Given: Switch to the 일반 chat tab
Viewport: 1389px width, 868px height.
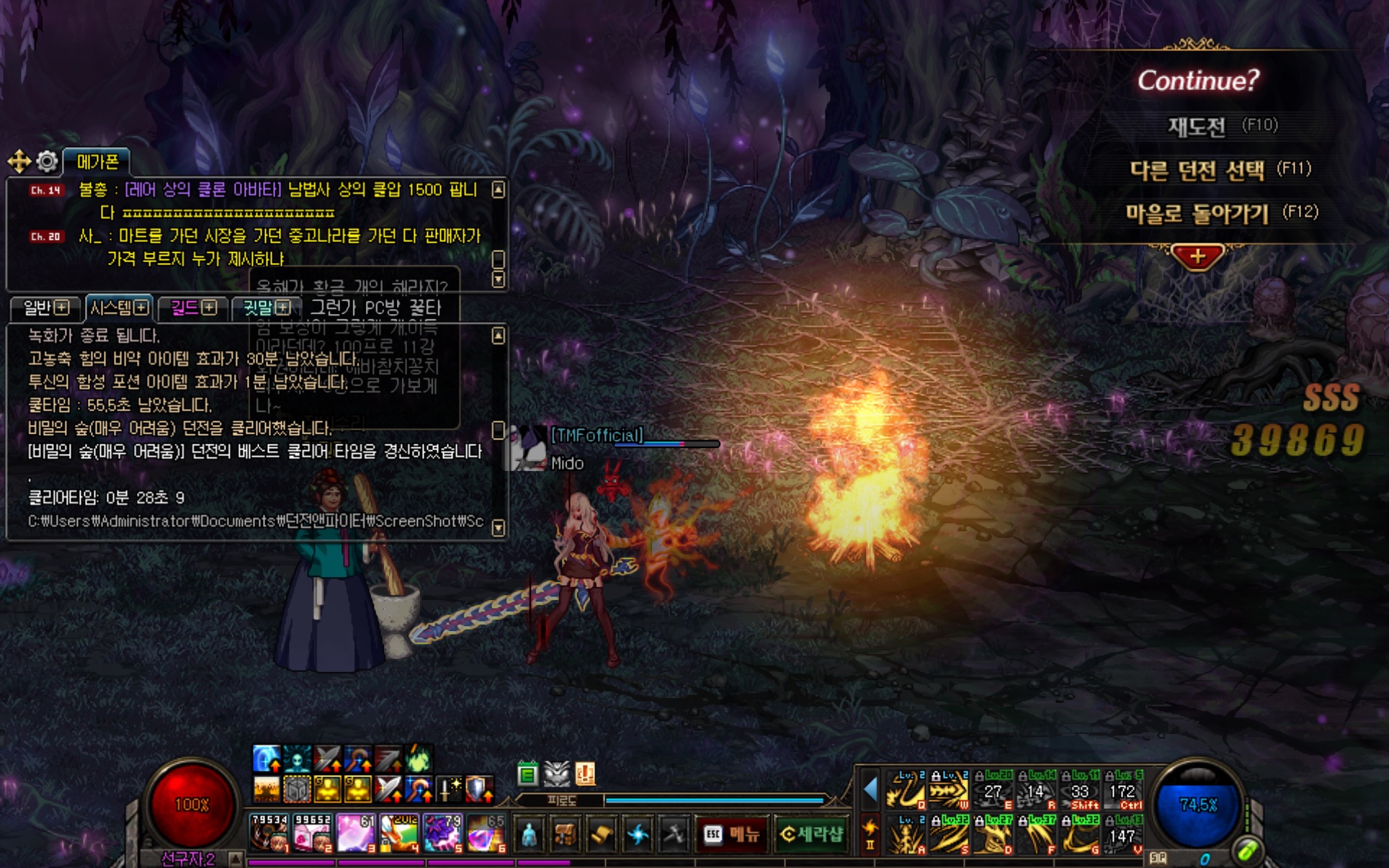Looking at the screenshot, I should pos(45,308).
